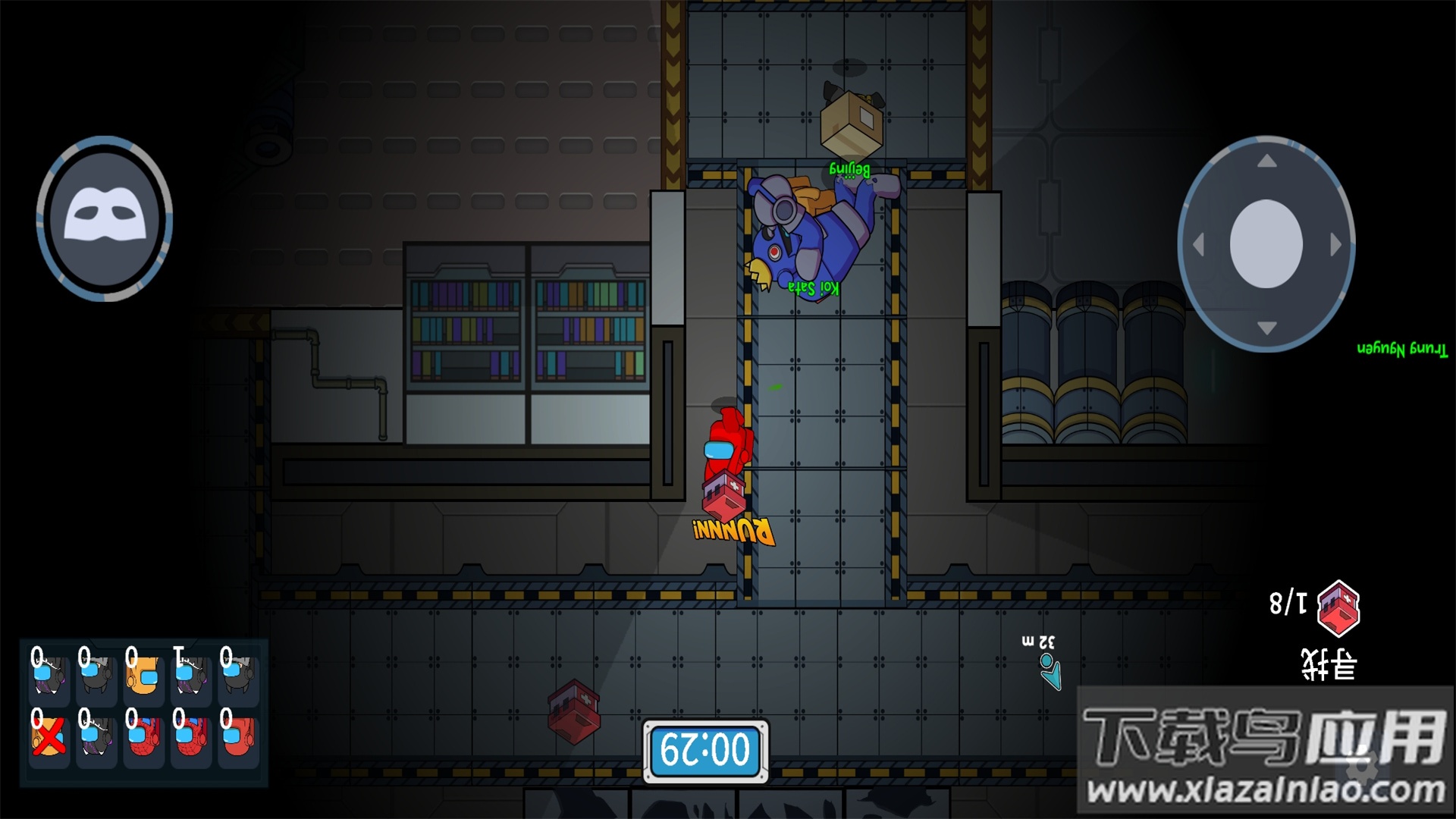
Task: Tap the left-pointing arrow on the joystick
Action: point(1199,245)
